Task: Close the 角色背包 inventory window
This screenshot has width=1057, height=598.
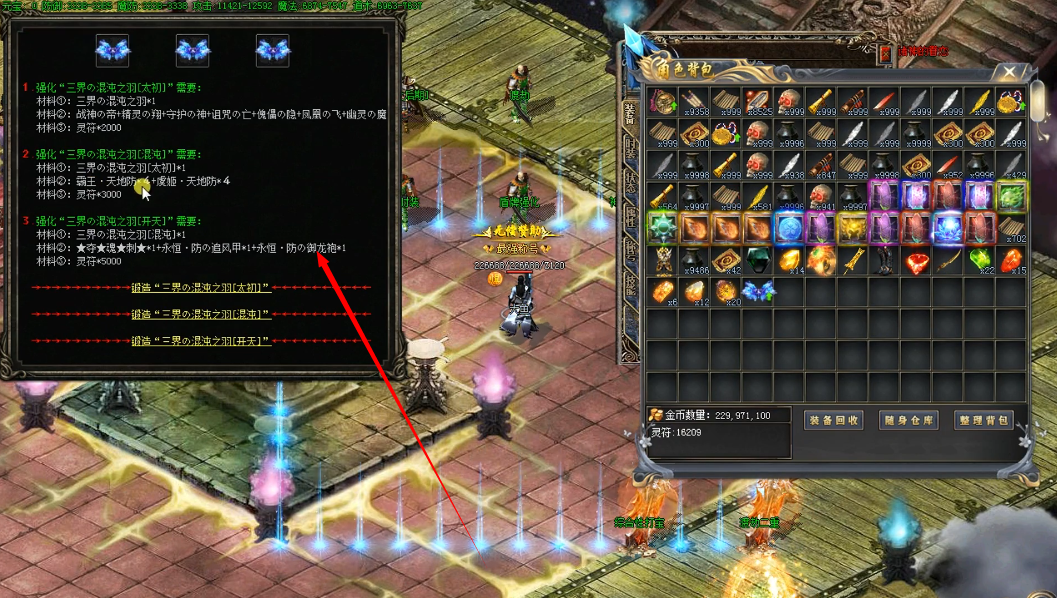Action: click(1011, 72)
